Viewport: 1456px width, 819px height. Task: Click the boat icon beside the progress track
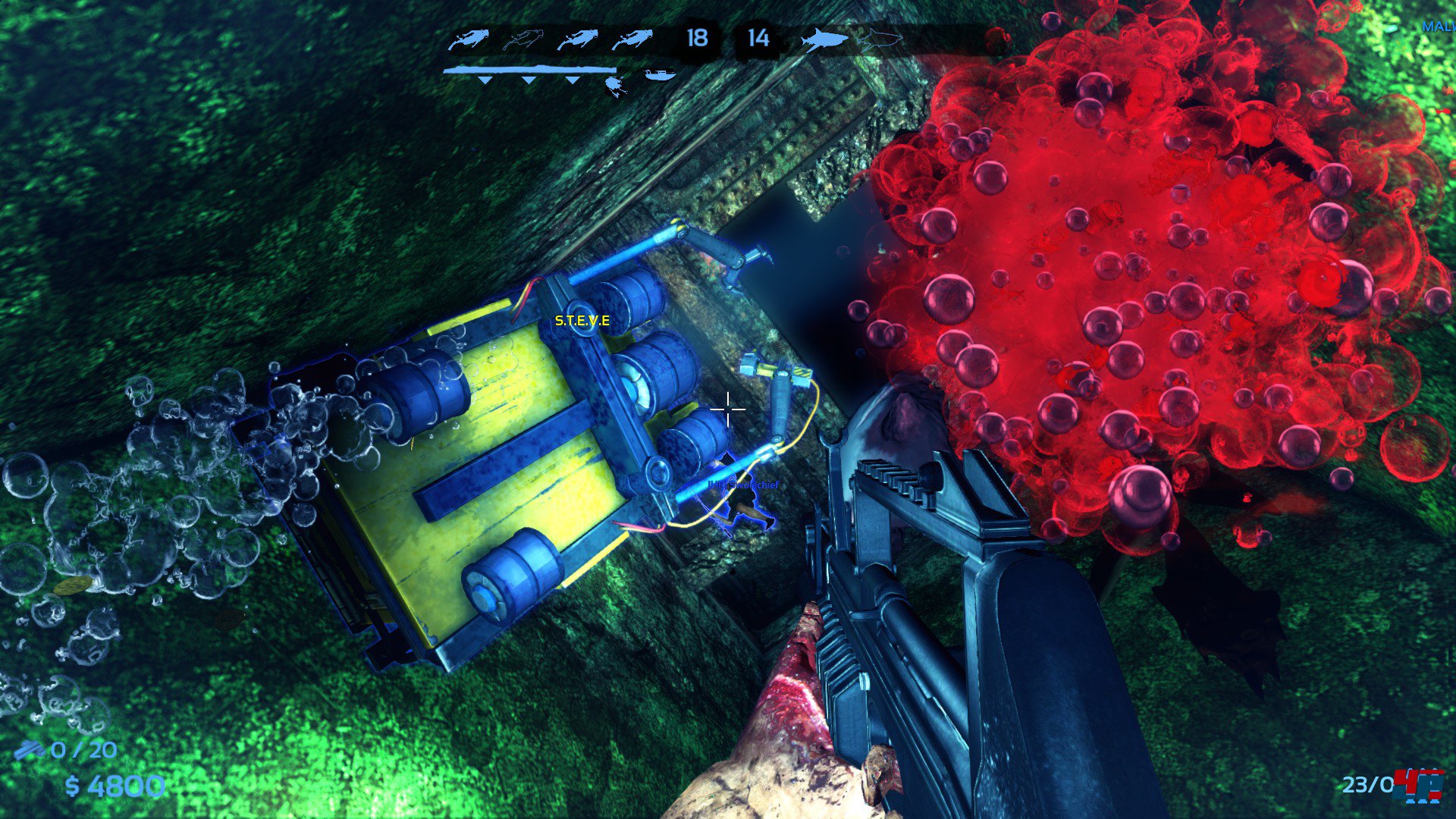pos(659,74)
